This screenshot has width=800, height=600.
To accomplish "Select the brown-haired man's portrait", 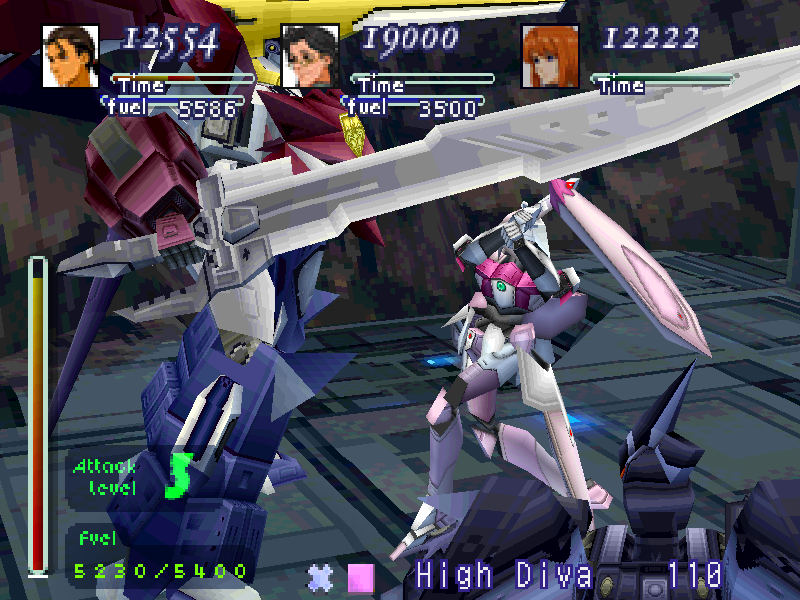I will 70,56.
